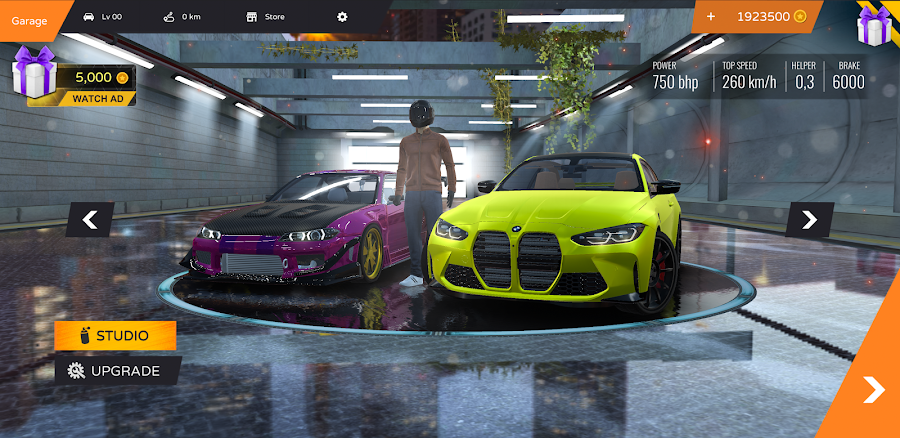Open the Upgrade menu
900x438 pixels.
pos(115,370)
